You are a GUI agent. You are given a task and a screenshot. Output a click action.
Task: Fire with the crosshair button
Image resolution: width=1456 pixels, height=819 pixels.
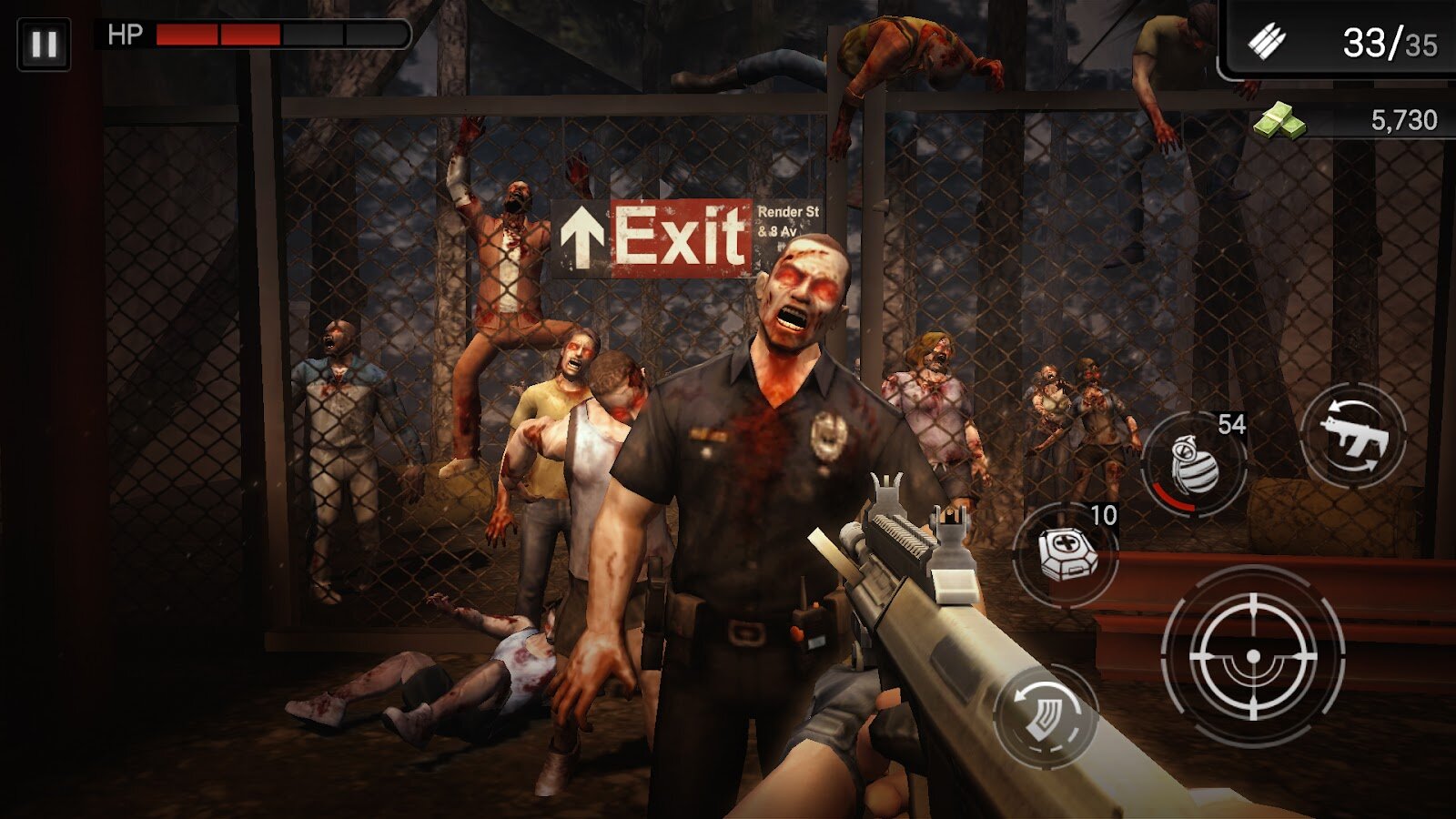click(x=1253, y=655)
